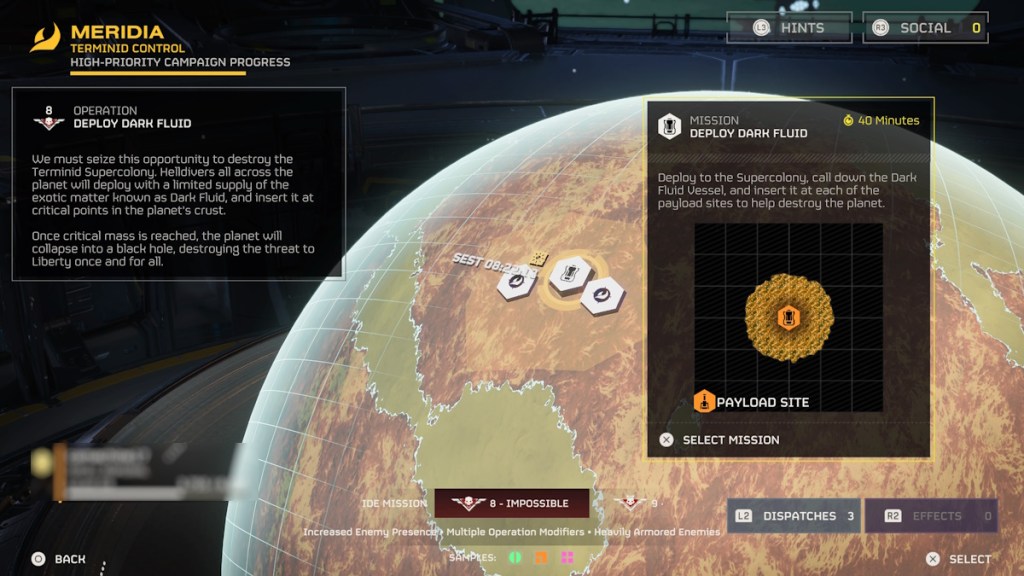Click the orange payload site marker on the mission map
The height and width of the screenshot is (576, 1024).
[788, 318]
